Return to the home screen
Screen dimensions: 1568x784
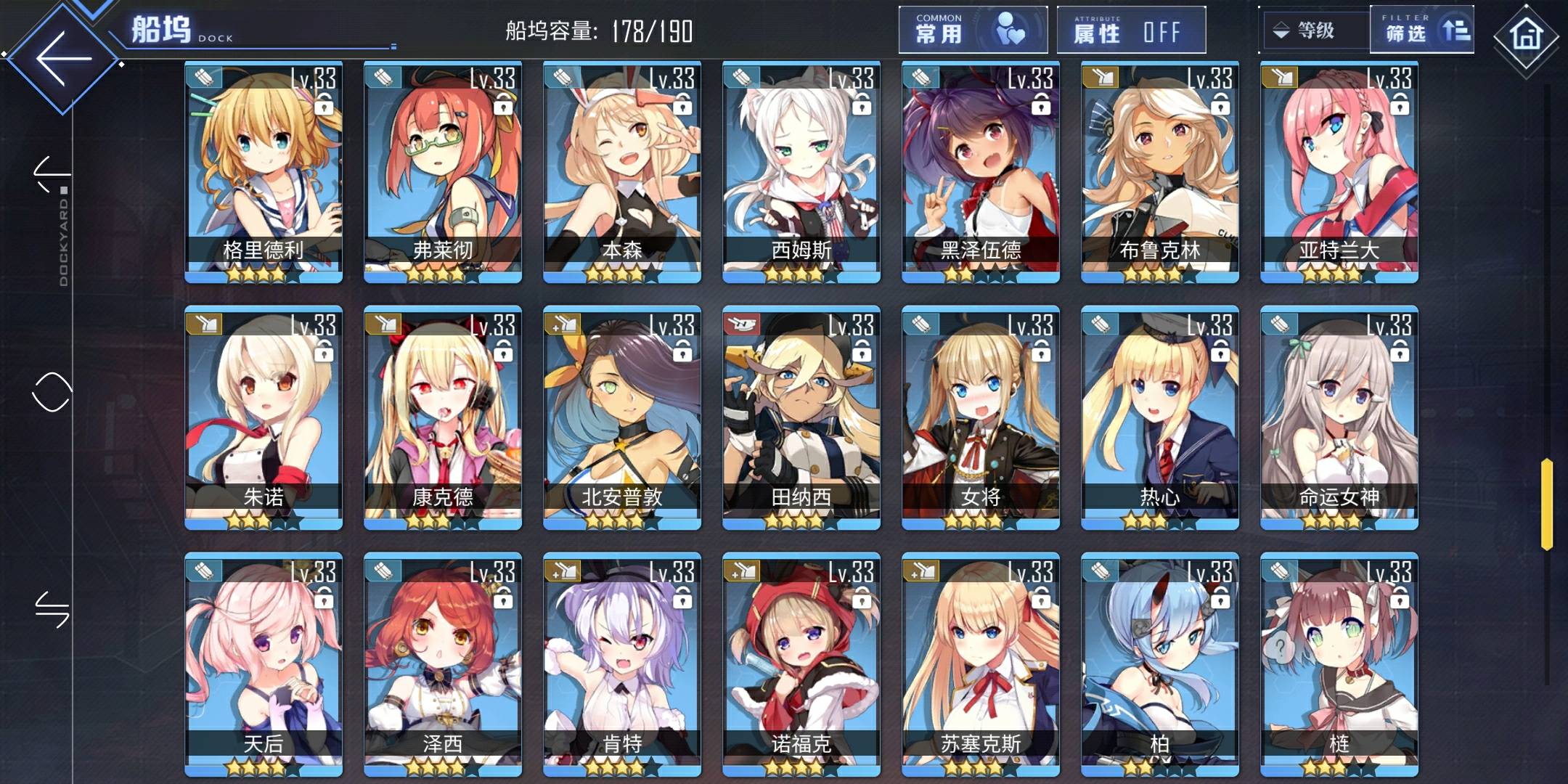pyautogui.click(x=1525, y=35)
